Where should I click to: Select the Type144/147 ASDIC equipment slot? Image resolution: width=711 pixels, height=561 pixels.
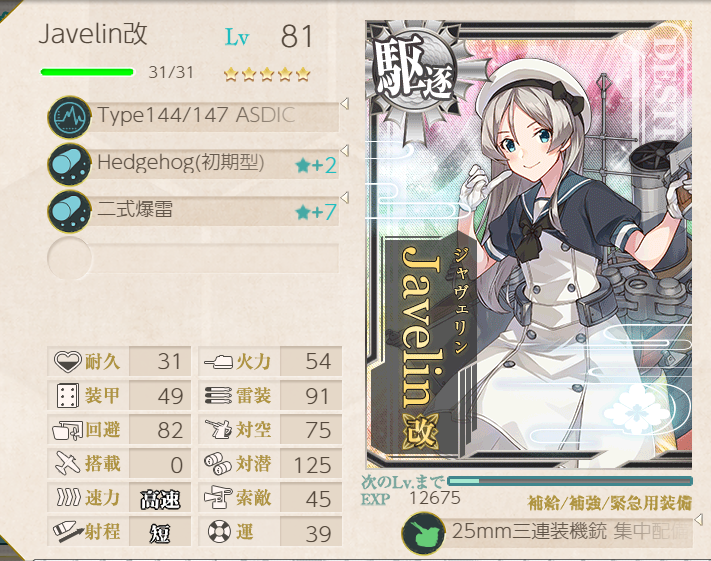(x=195, y=117)
